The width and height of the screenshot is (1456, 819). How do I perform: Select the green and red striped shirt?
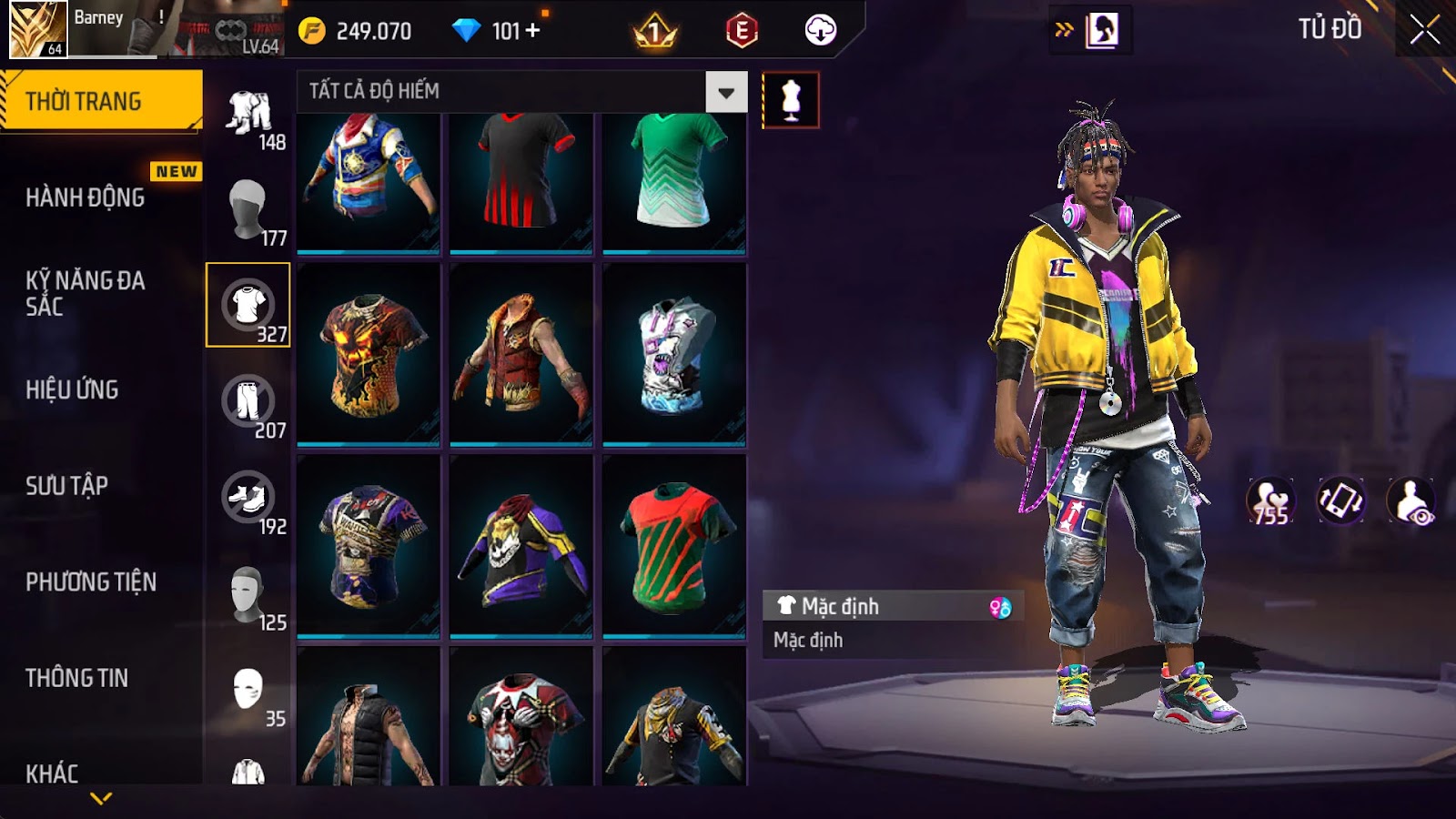click(x=674, y=546)
